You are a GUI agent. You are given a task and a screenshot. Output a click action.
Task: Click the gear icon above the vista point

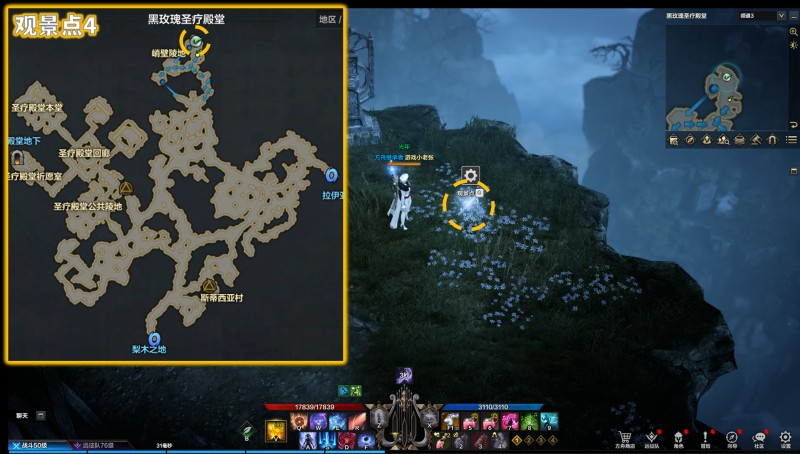[x=468, y=175]
